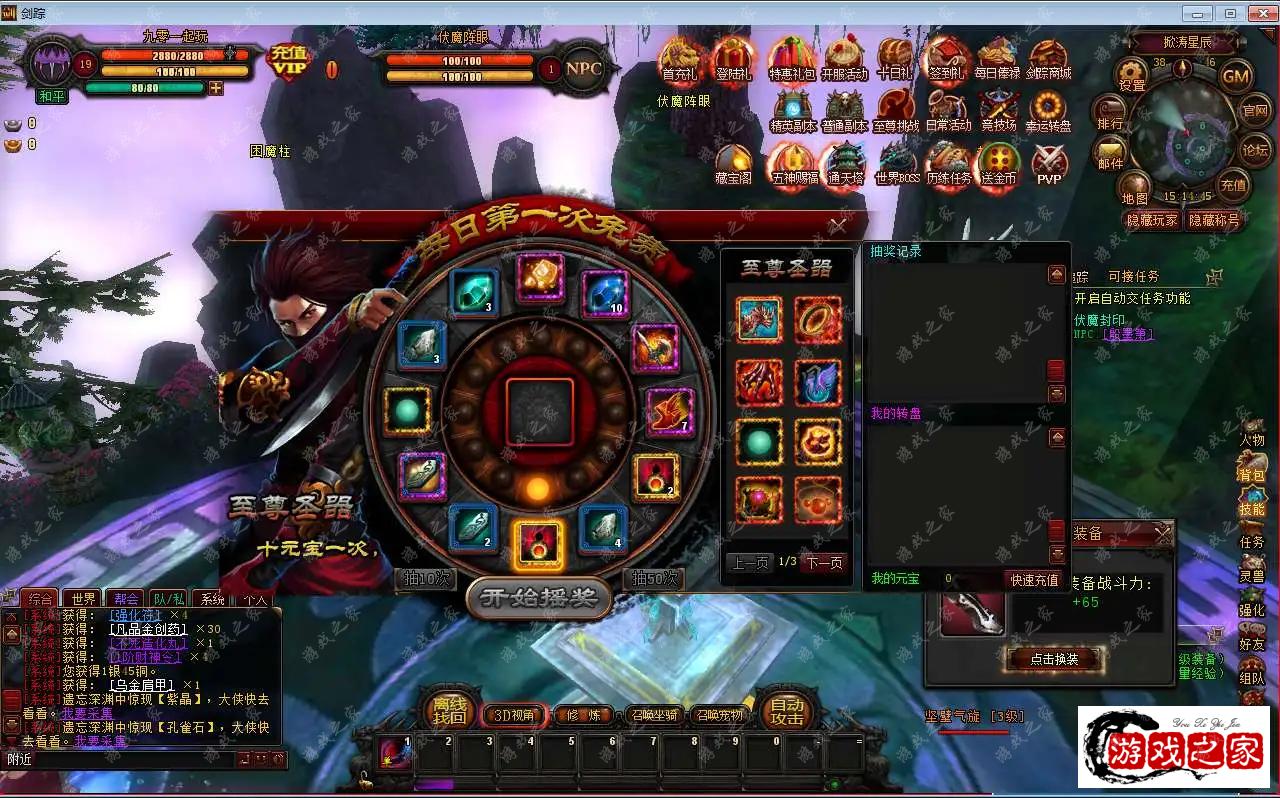
Task: Switch chat to the 帮会 tab
Action: point(127,599)
